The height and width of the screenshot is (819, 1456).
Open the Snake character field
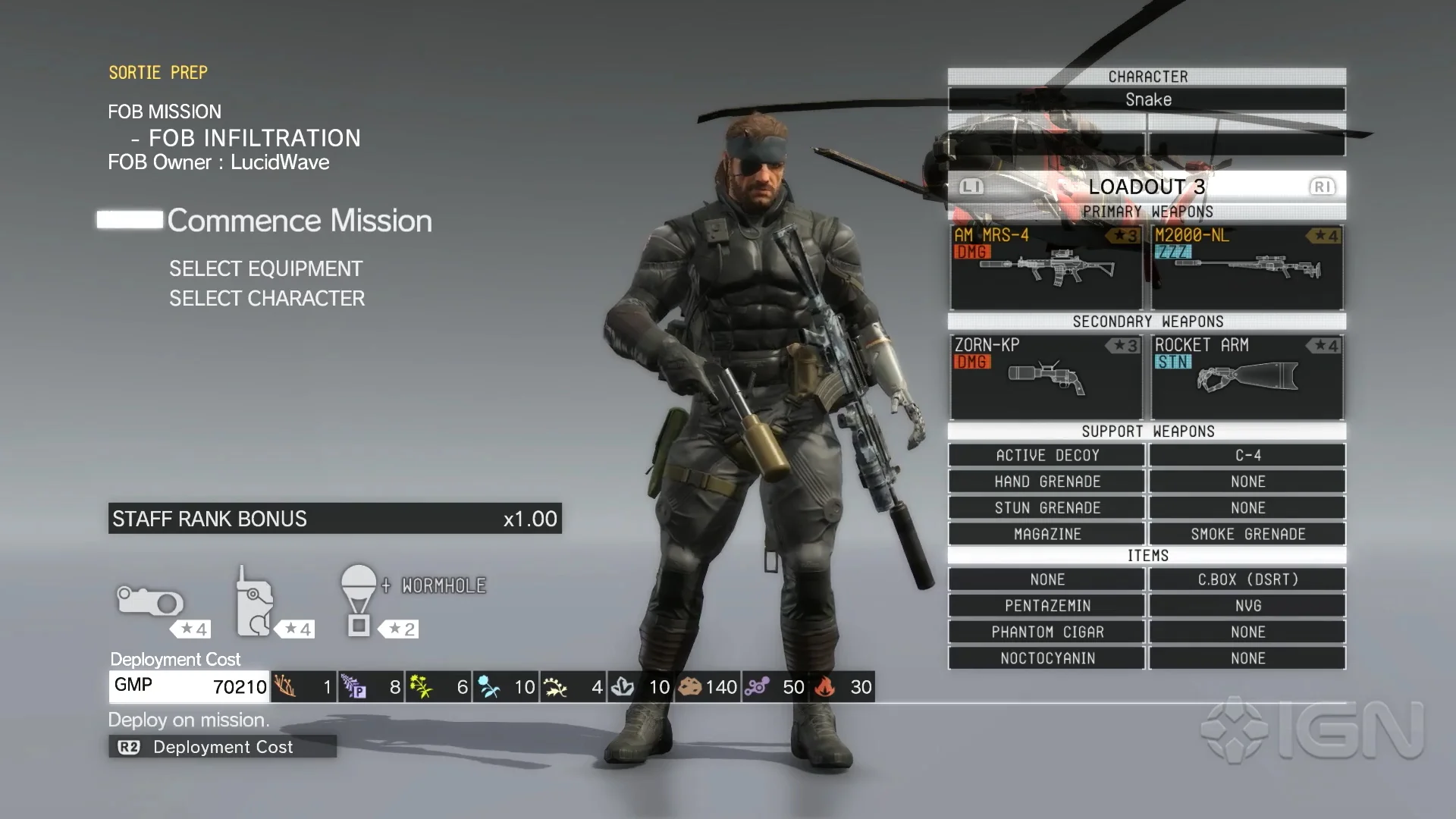tap(1147, 99)
